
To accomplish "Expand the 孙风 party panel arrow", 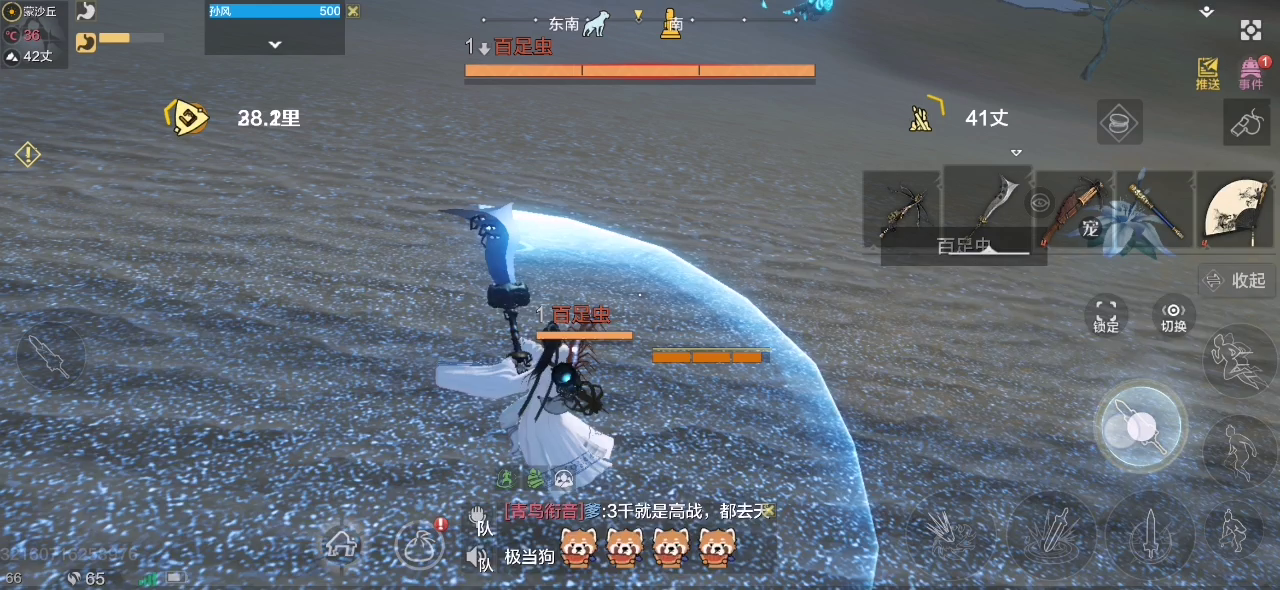I will coord(275,44).
